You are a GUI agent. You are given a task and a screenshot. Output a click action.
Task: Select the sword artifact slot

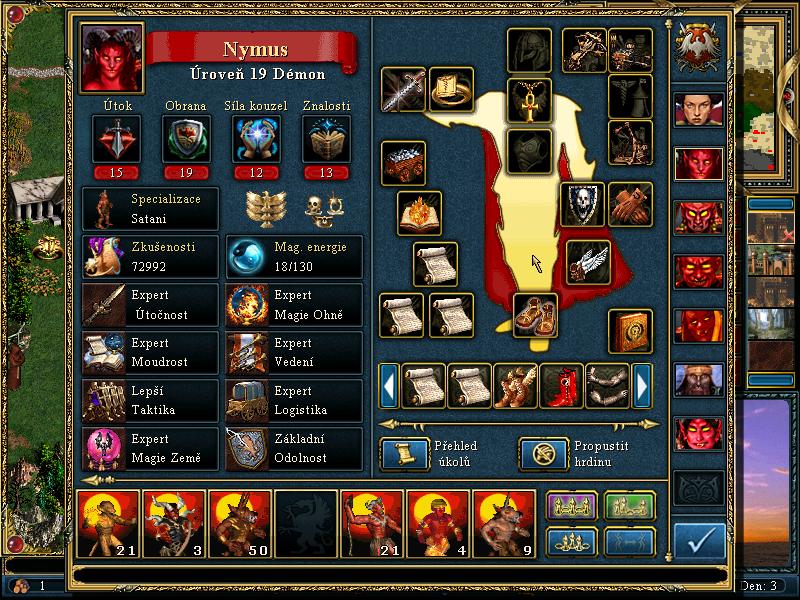tap(403, 90)
